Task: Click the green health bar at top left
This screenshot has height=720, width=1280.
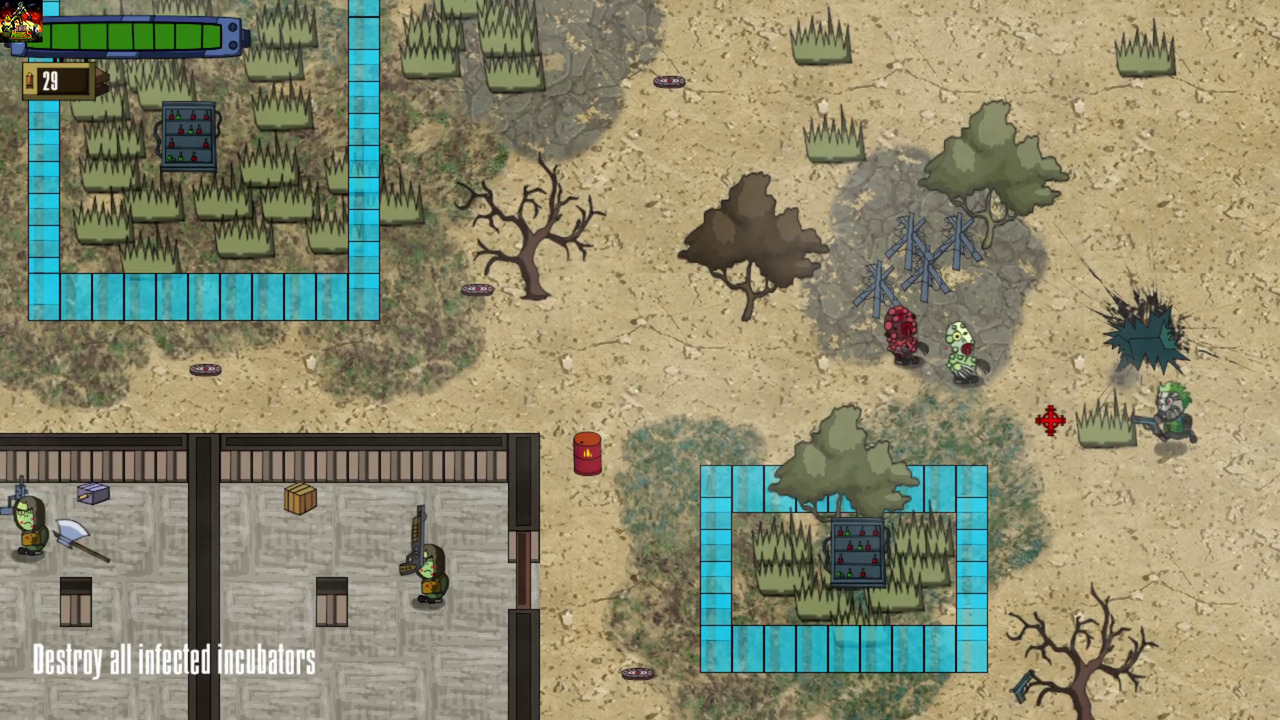Action: coord(130,37)
